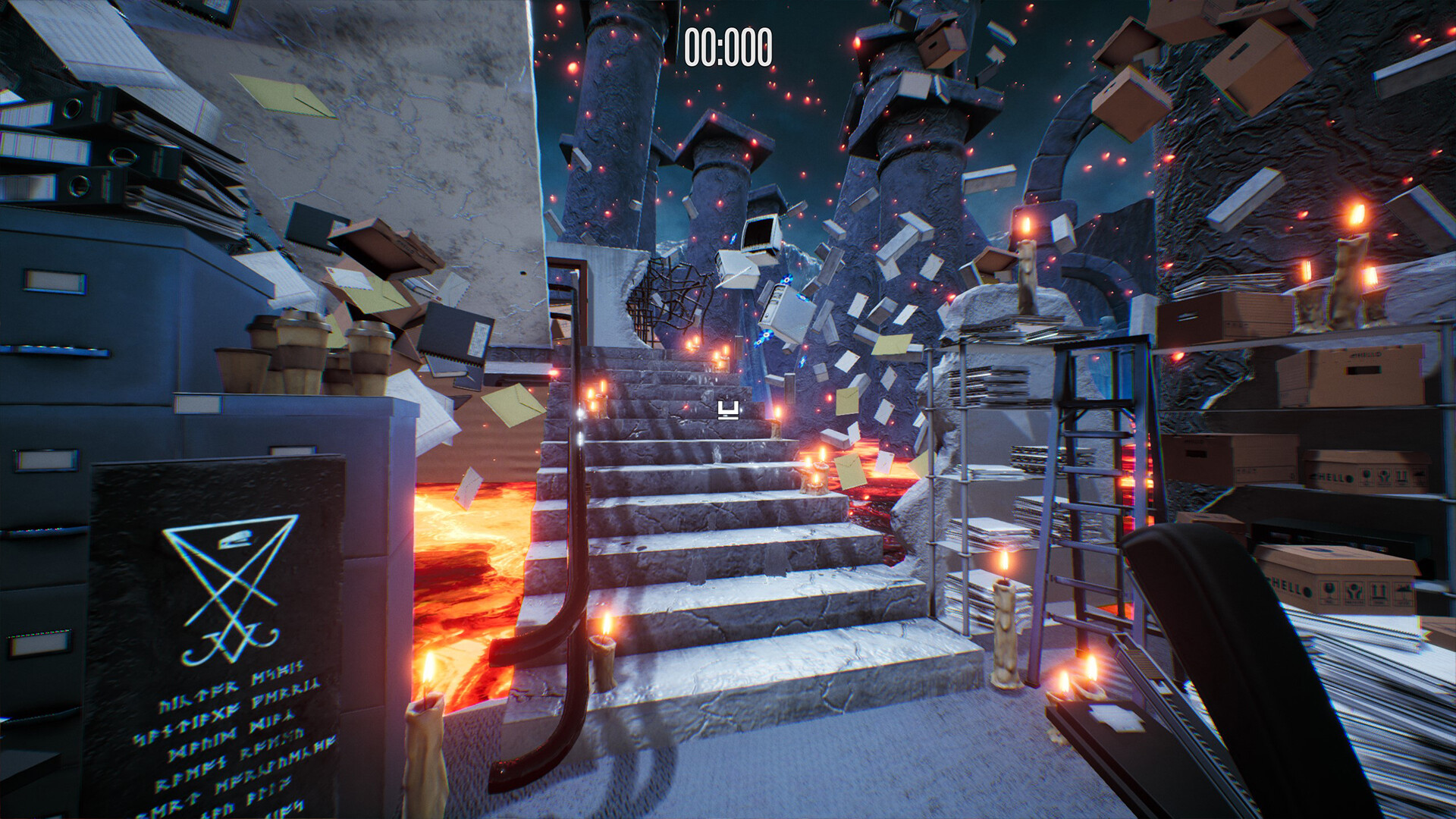This screenshot has width=1456, height=819.
Task: Click the timer reading 00:000
Action: (727, 47)
